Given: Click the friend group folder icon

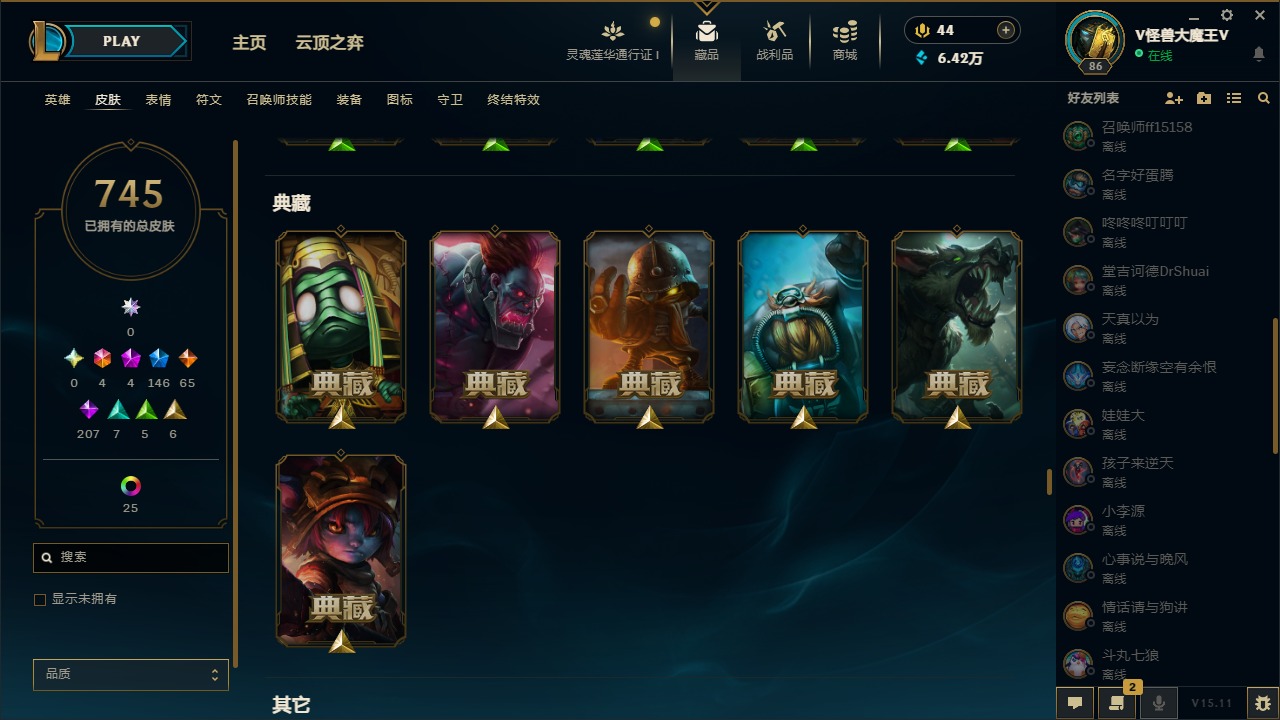Looking at the screenshot, I should [x=1204, y=98].
